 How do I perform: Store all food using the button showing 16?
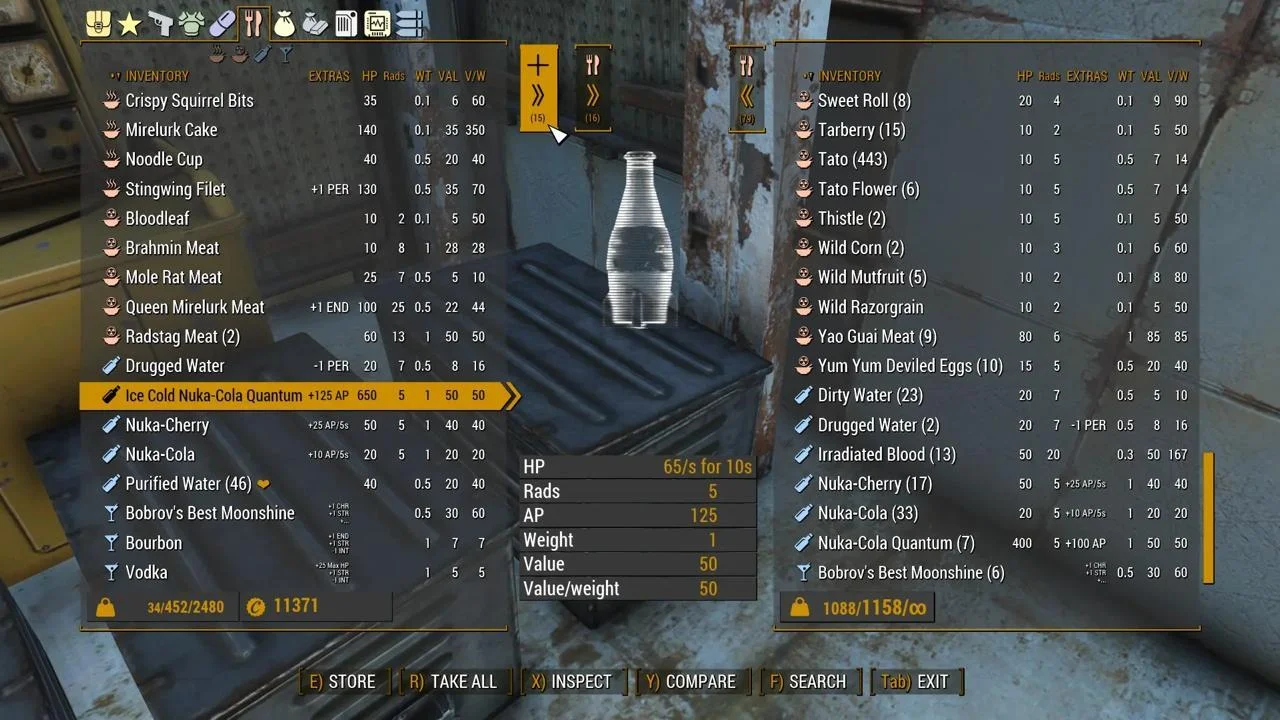tap(593, 88)
